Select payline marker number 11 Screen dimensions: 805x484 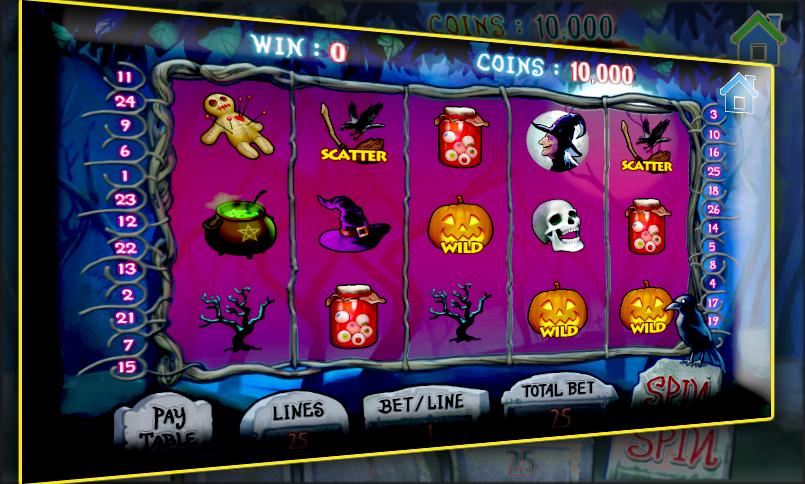pyautogui.click(x=125, y=77)
